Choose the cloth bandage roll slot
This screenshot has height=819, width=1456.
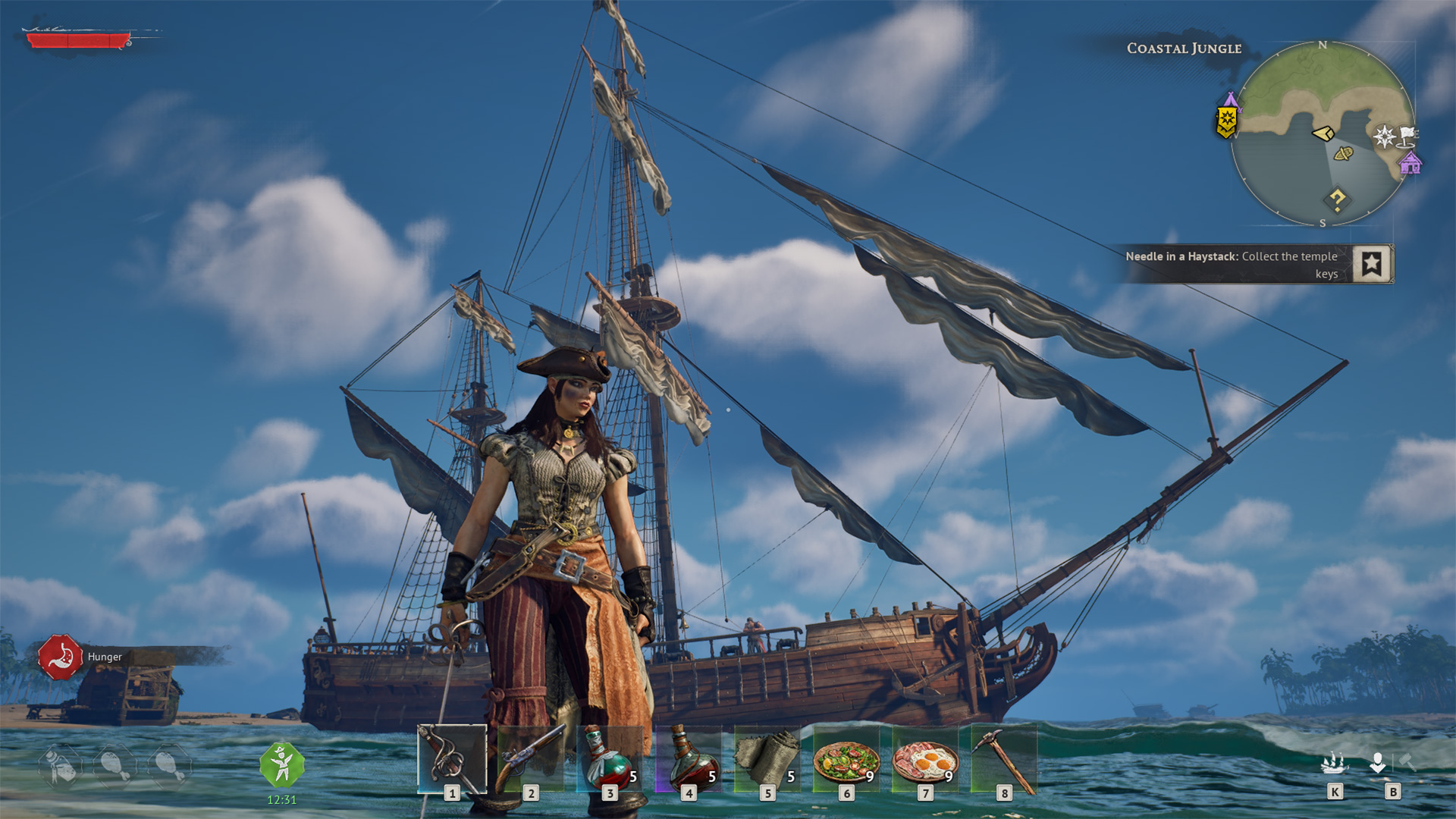(x=767, y=758)
